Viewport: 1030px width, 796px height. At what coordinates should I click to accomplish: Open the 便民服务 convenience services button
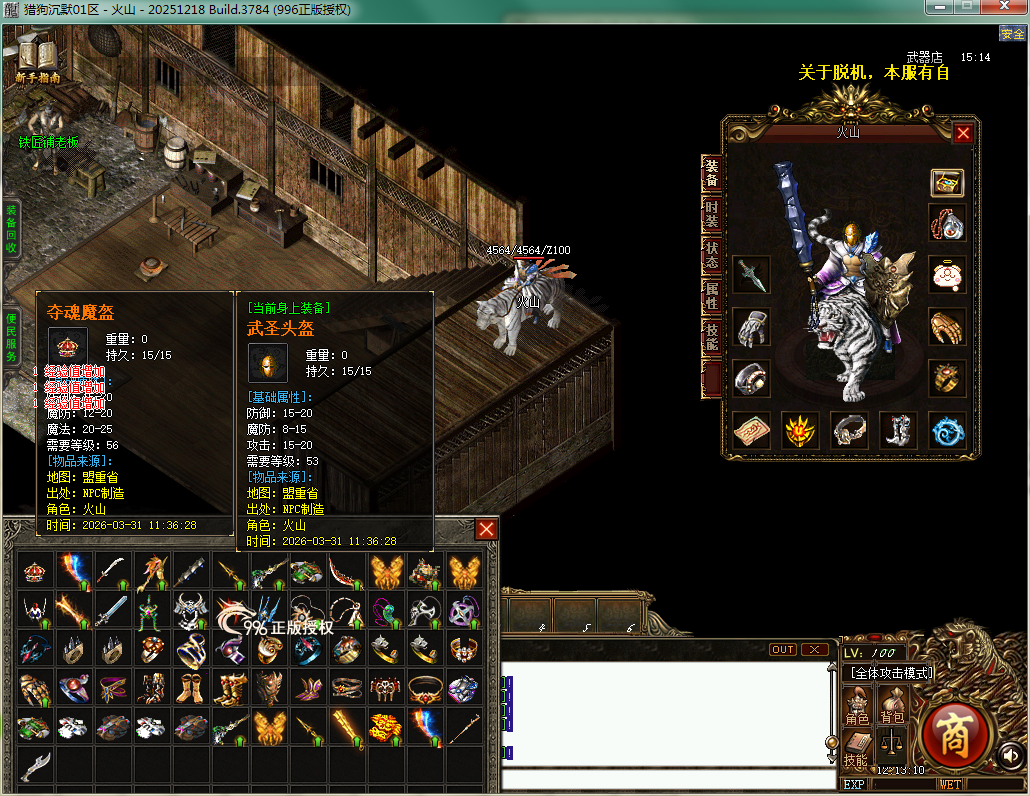coord(11,335)
